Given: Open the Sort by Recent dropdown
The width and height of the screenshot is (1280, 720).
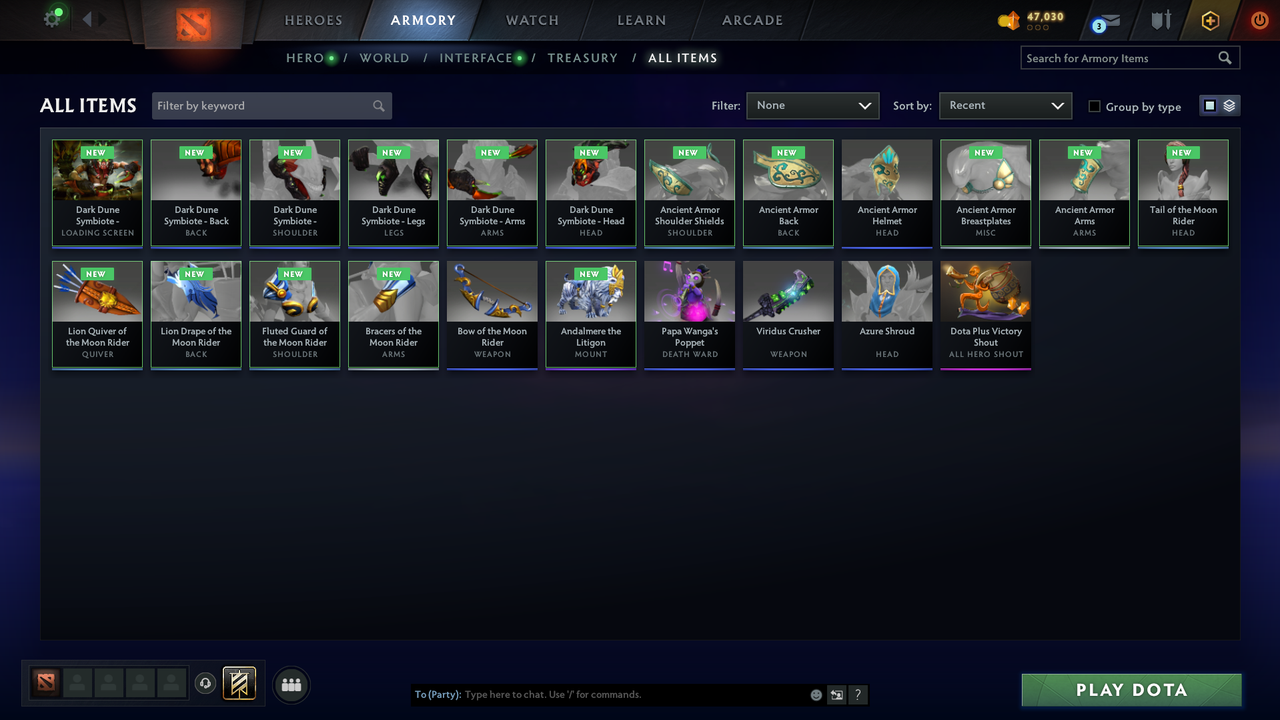Looking at the screenshot, I should click(x=1005, y=105).
